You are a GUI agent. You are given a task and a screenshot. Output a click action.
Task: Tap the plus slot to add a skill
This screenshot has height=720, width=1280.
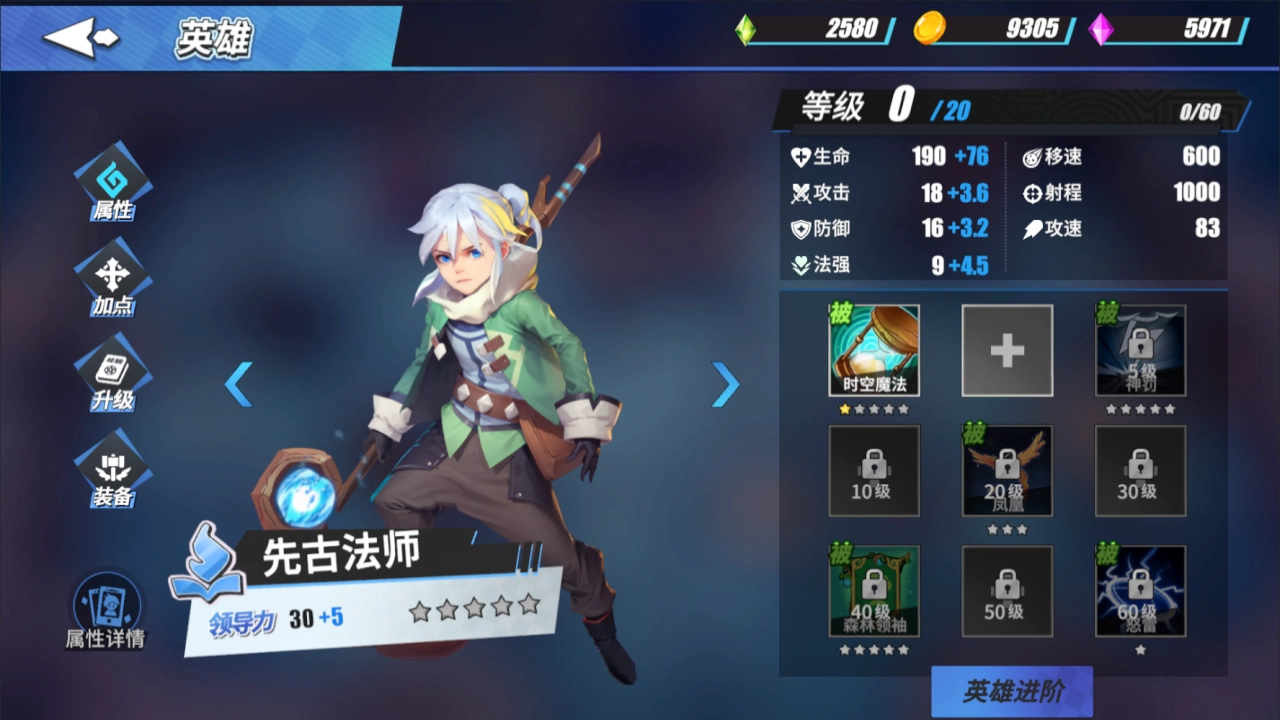point(1007,350)
